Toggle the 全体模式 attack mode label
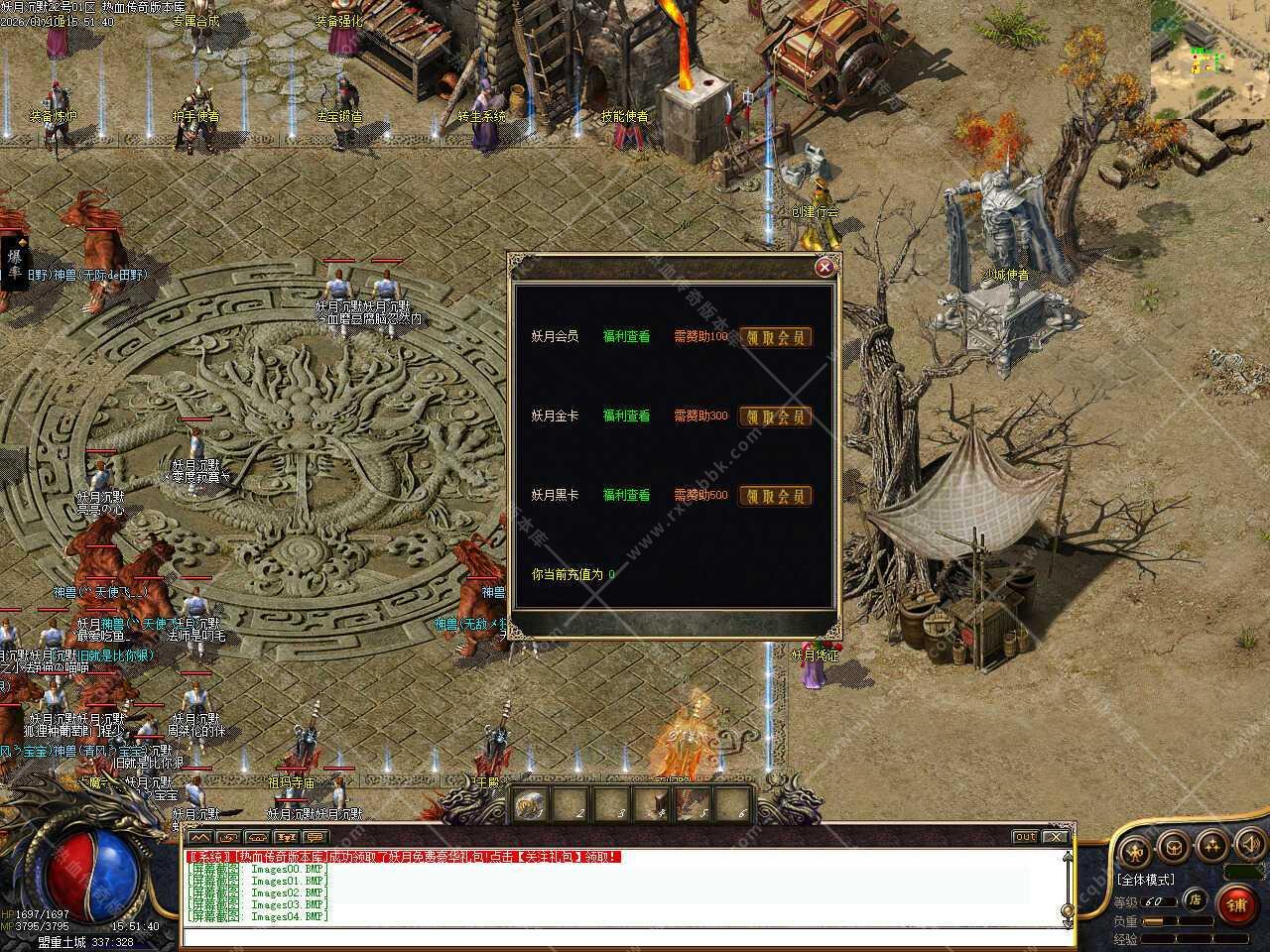1270x952 pixels. pyautogui.click(x=1145, y=880)
